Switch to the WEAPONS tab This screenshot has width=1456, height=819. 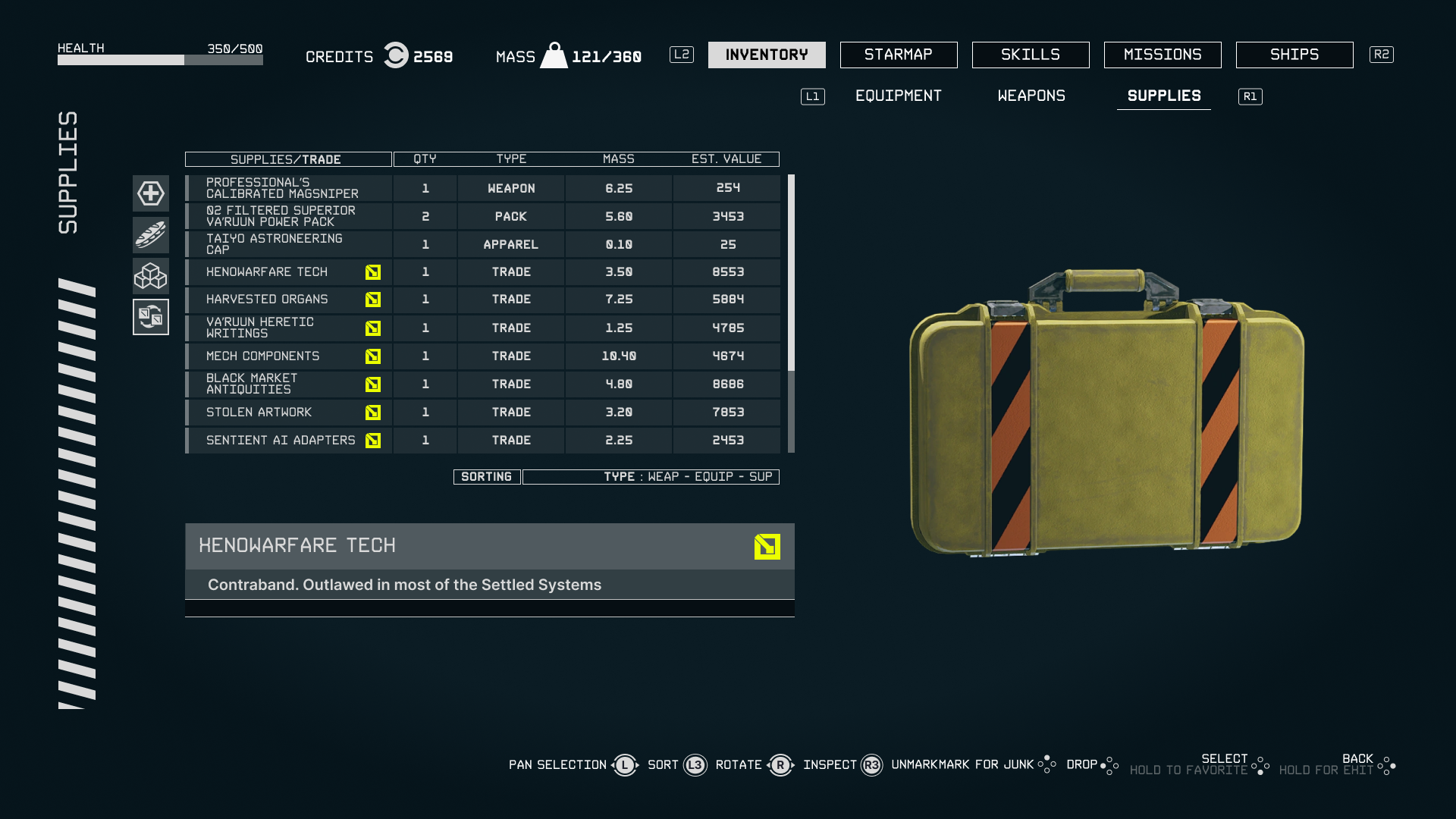click(1031, 96)
